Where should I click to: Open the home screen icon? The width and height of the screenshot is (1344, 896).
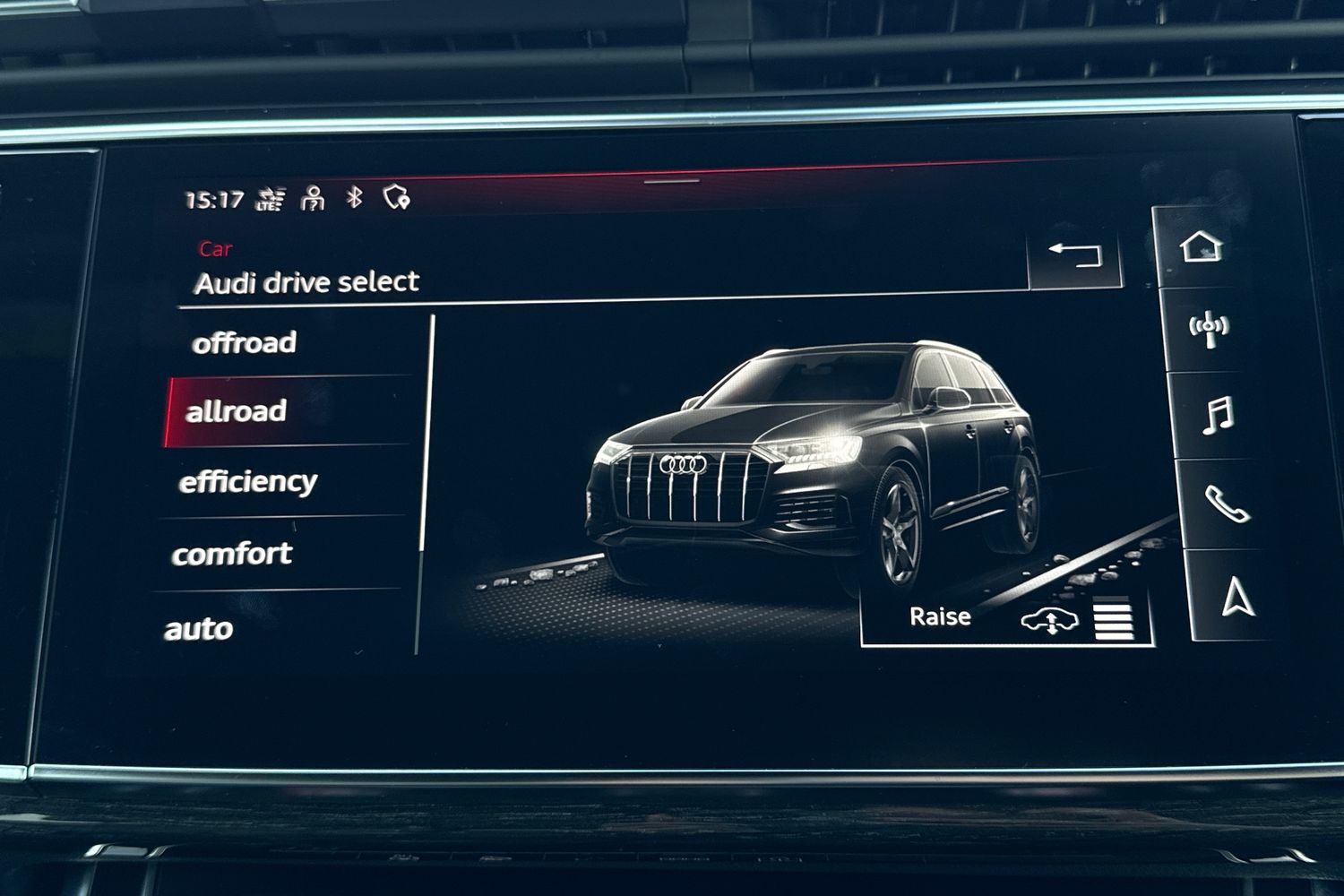click(1201, 246)
